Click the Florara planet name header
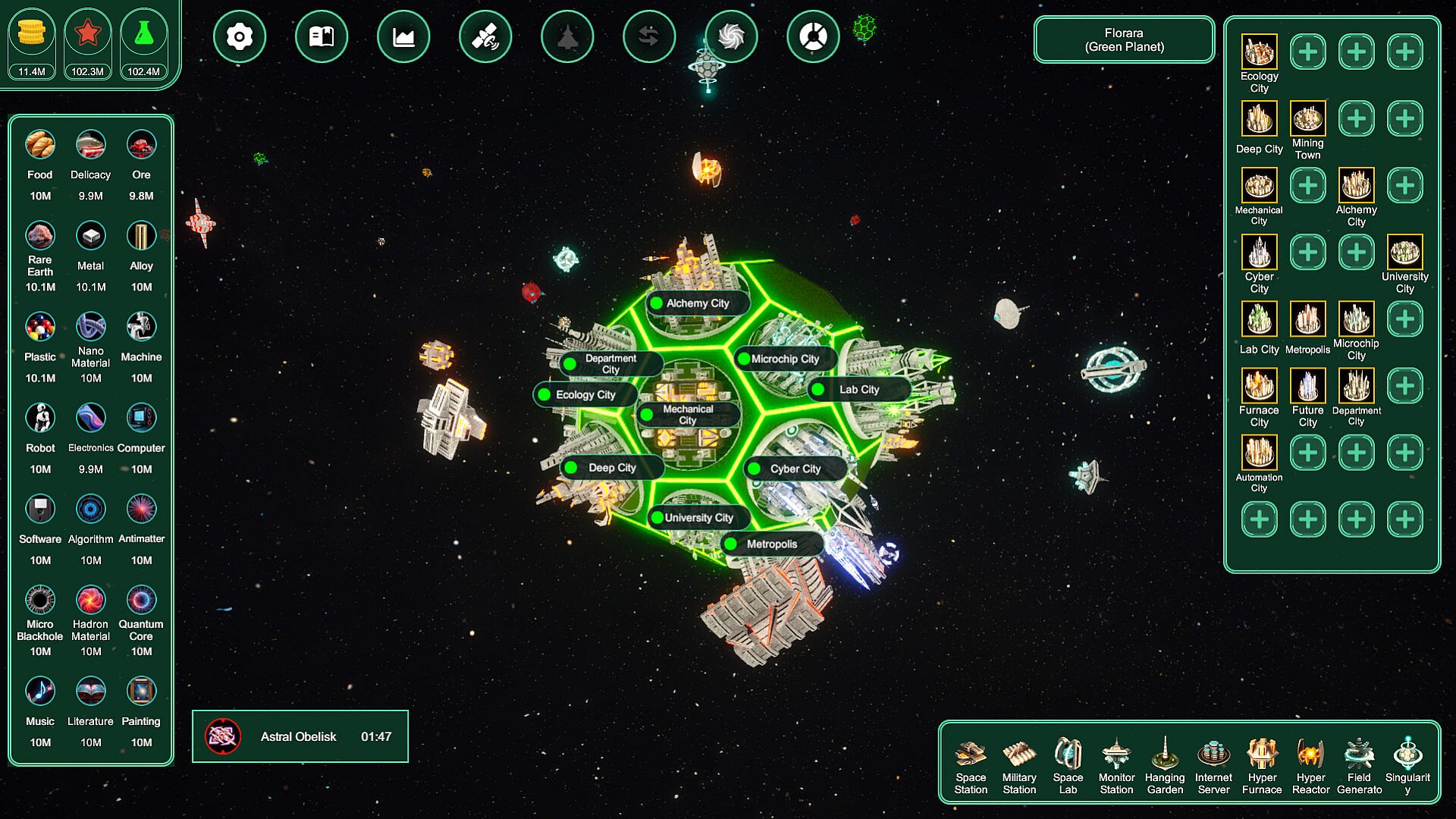Viewport: 1456px width, 819px height. [1124, 40]
